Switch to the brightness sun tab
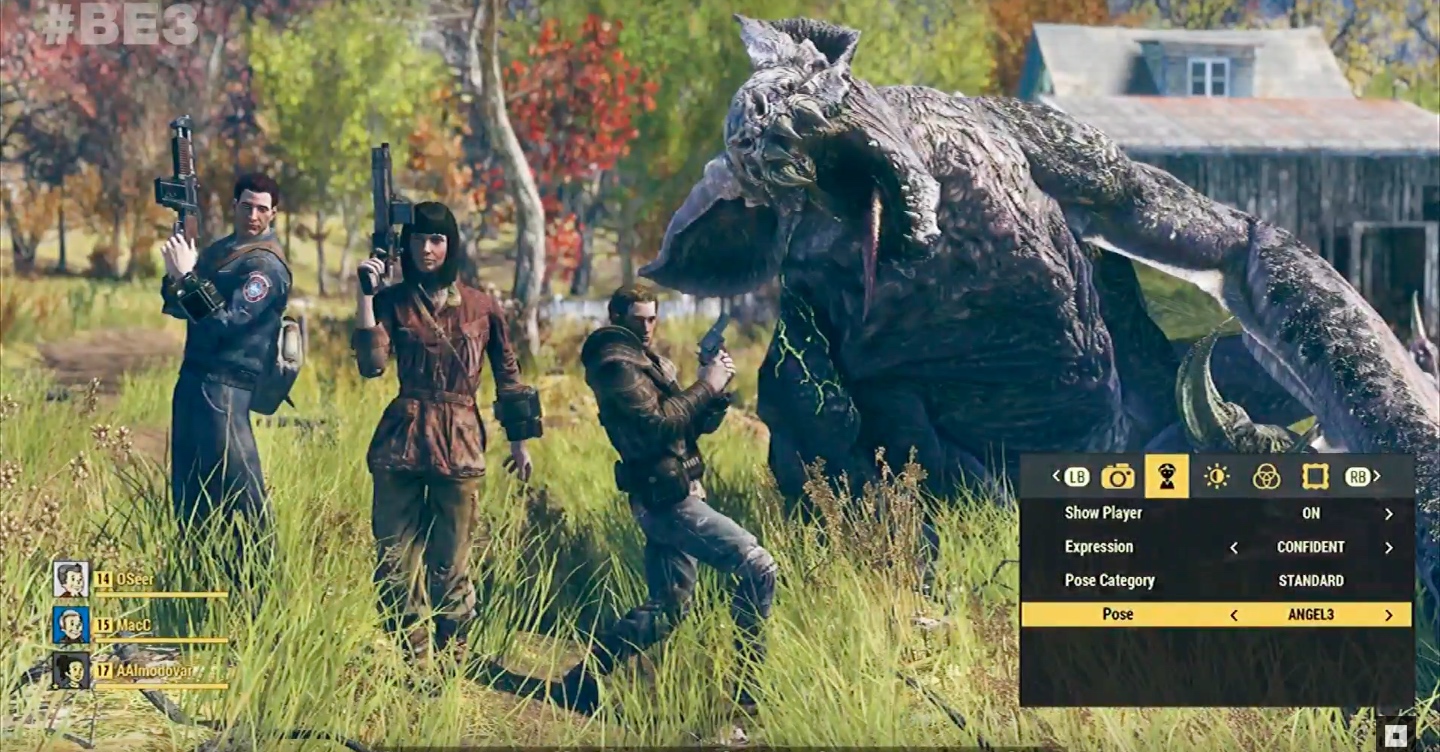This screenshot has width=1440, height=752. [1216, 477]
